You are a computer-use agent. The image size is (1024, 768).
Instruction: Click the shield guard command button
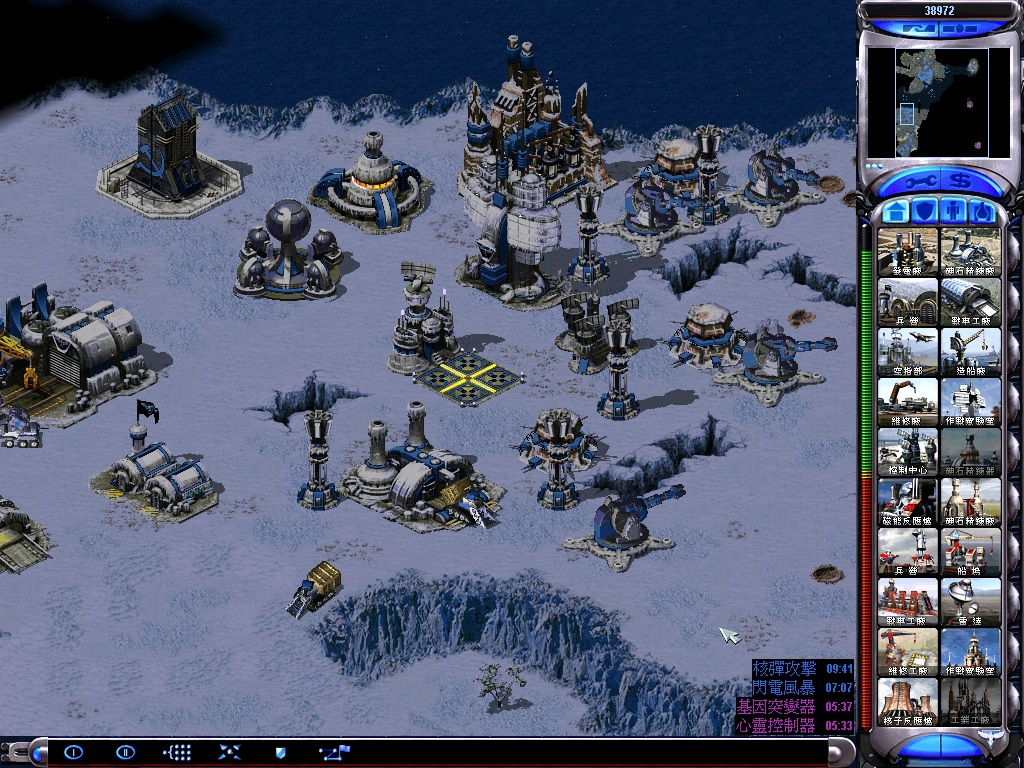click(281, 752)
